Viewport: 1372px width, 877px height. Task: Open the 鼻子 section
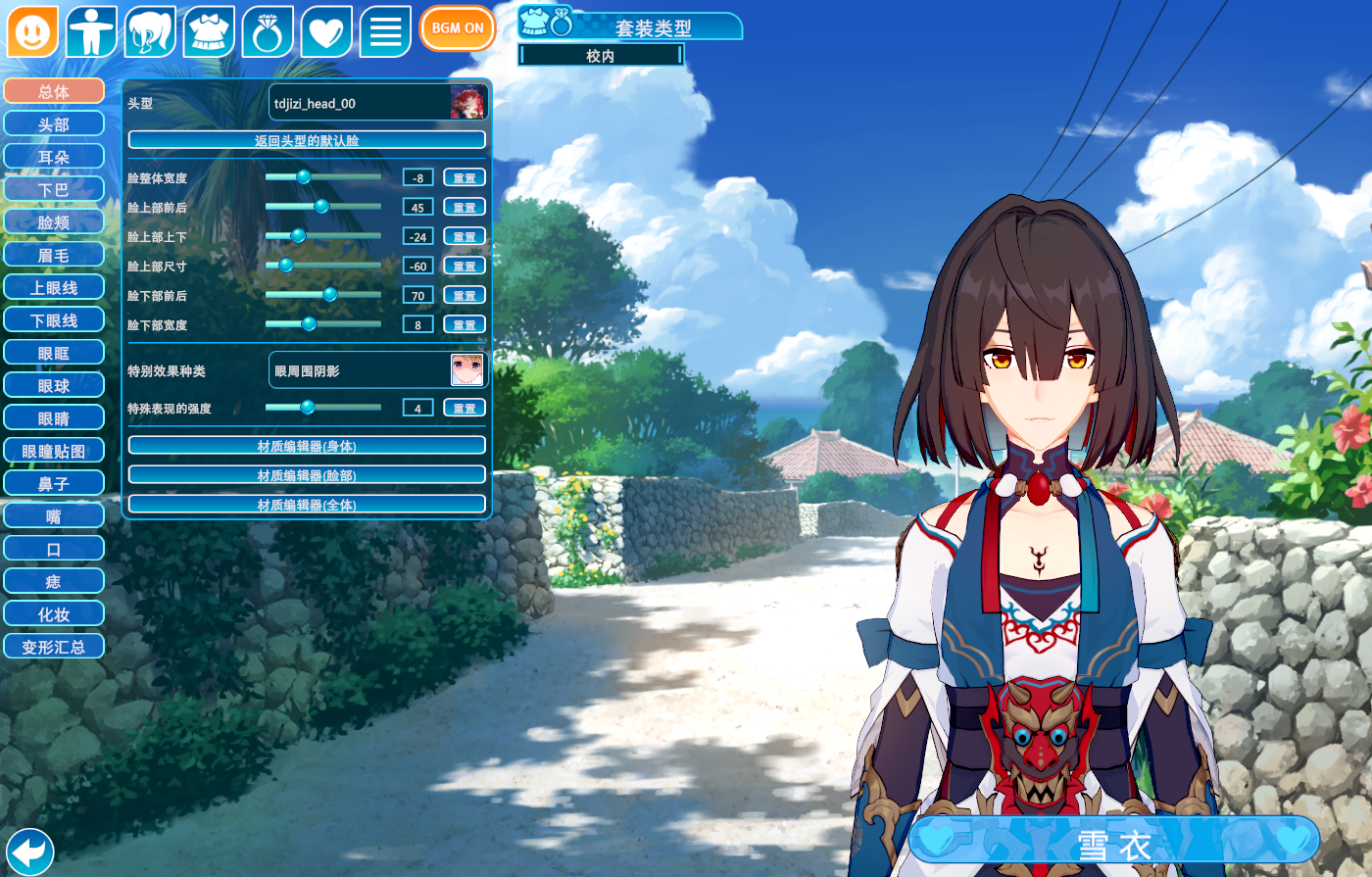(54, 483)
